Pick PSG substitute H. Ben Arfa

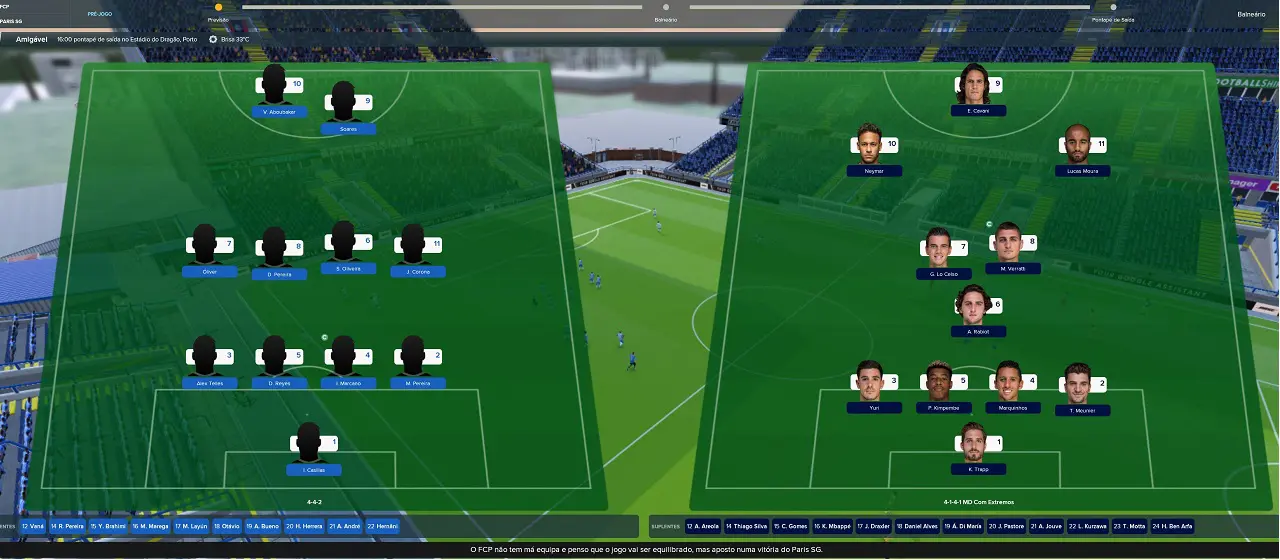click(x=1172, y=526)
